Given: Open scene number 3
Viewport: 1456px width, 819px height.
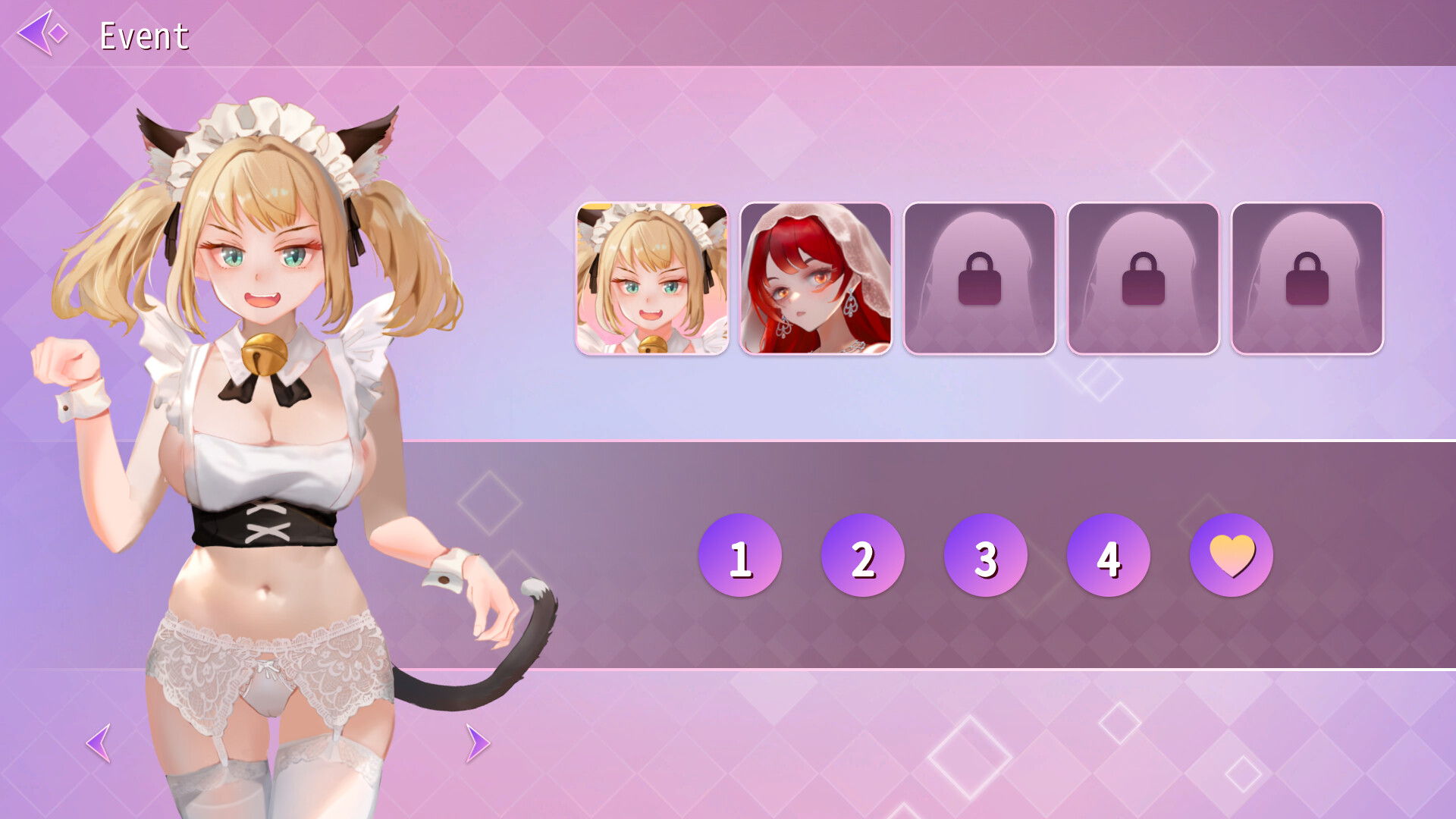Looking at the screenshot, I should coord(986,554).
